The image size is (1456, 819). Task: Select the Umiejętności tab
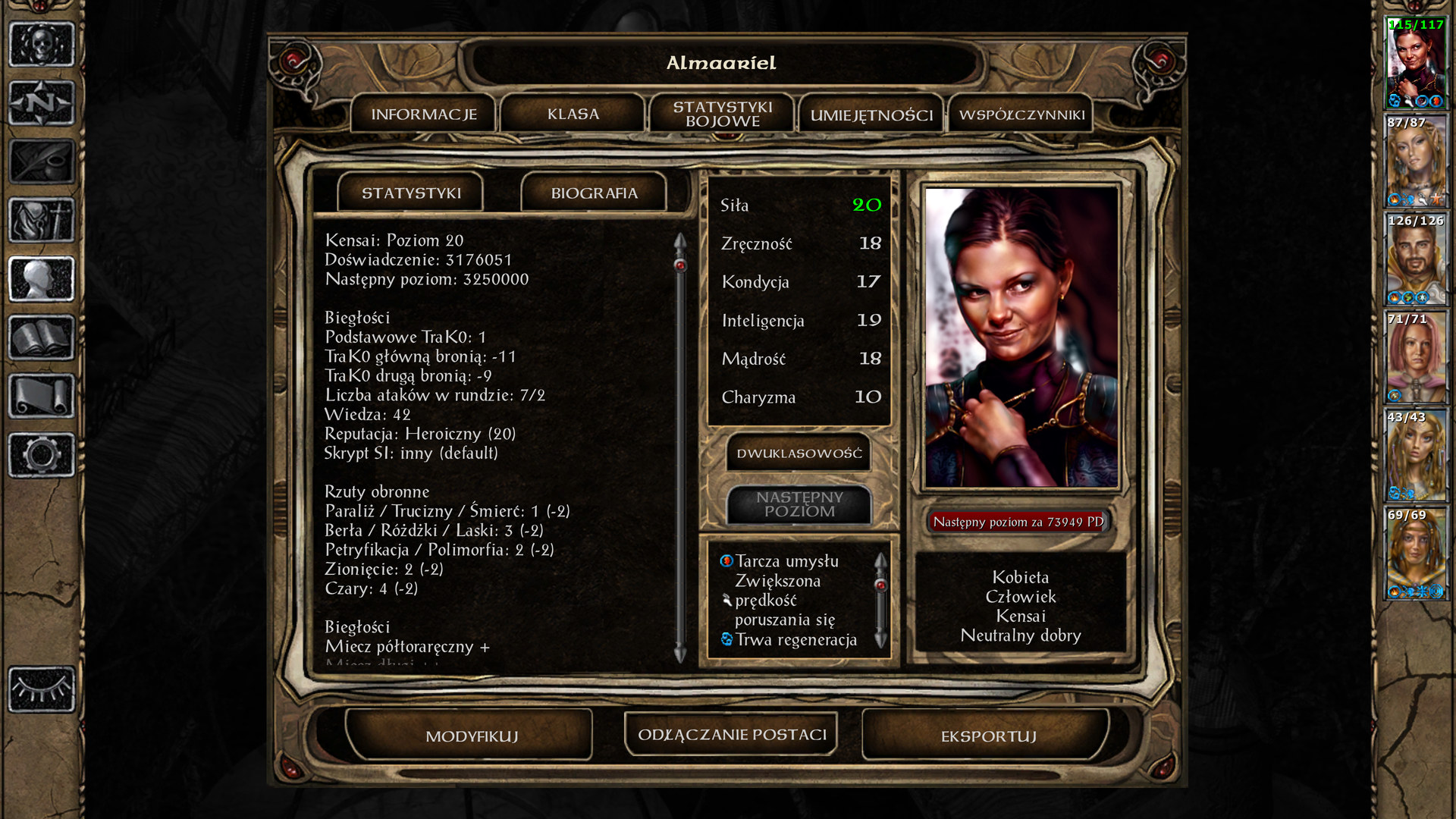click(871, 115)
